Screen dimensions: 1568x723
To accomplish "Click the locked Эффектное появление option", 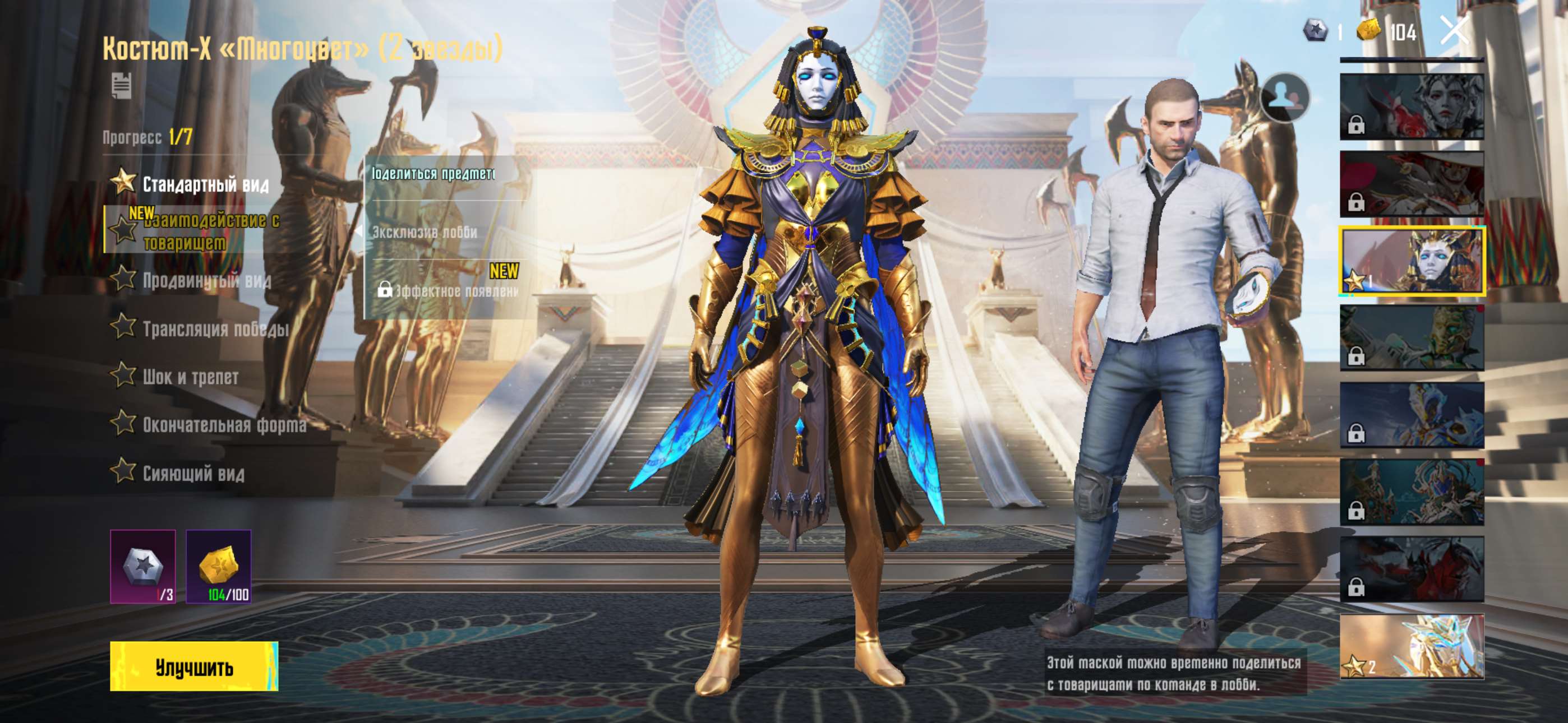I will point(449,290).
